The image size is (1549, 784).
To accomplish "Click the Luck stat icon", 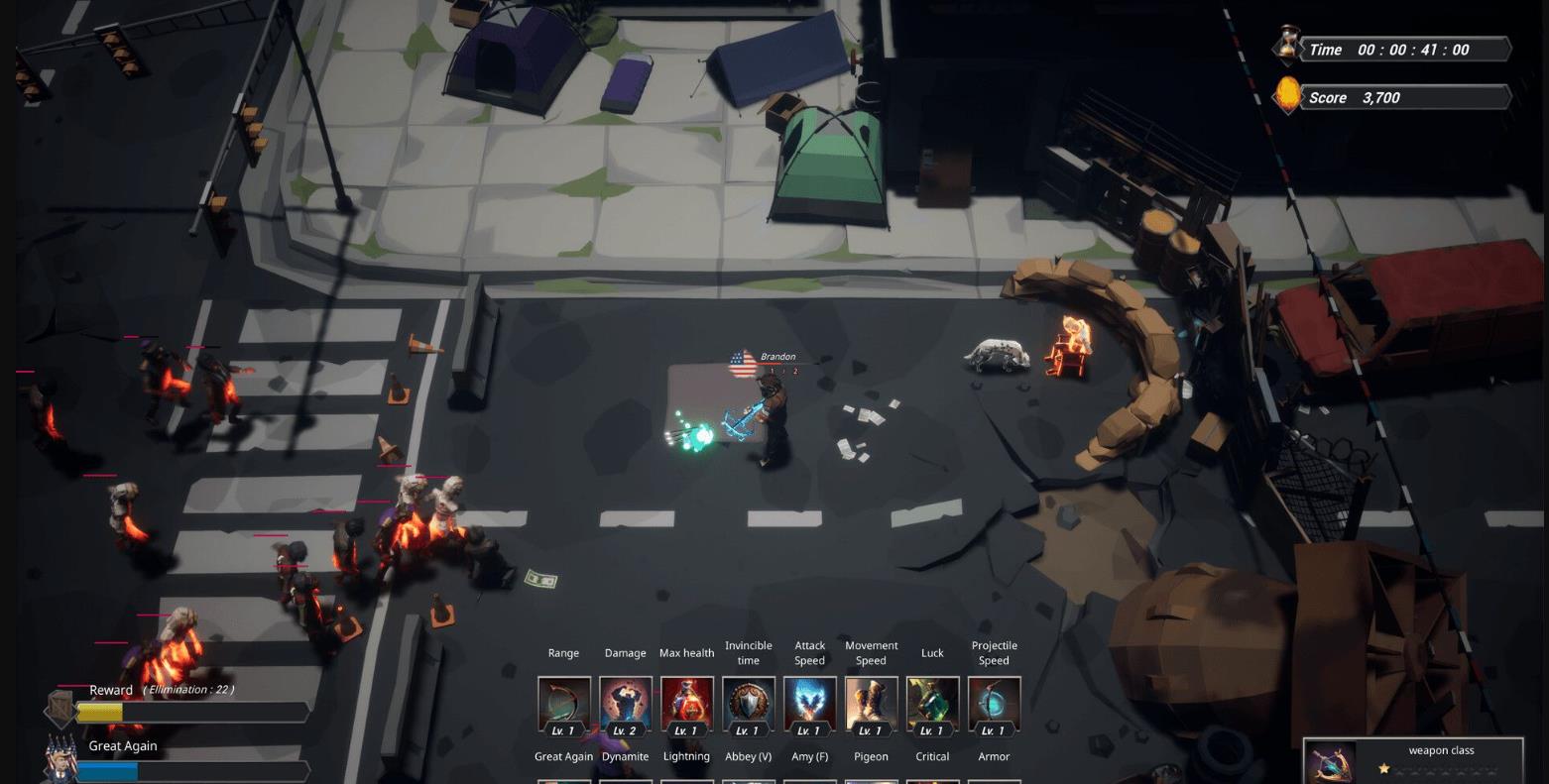I will [x=932, y=705].
